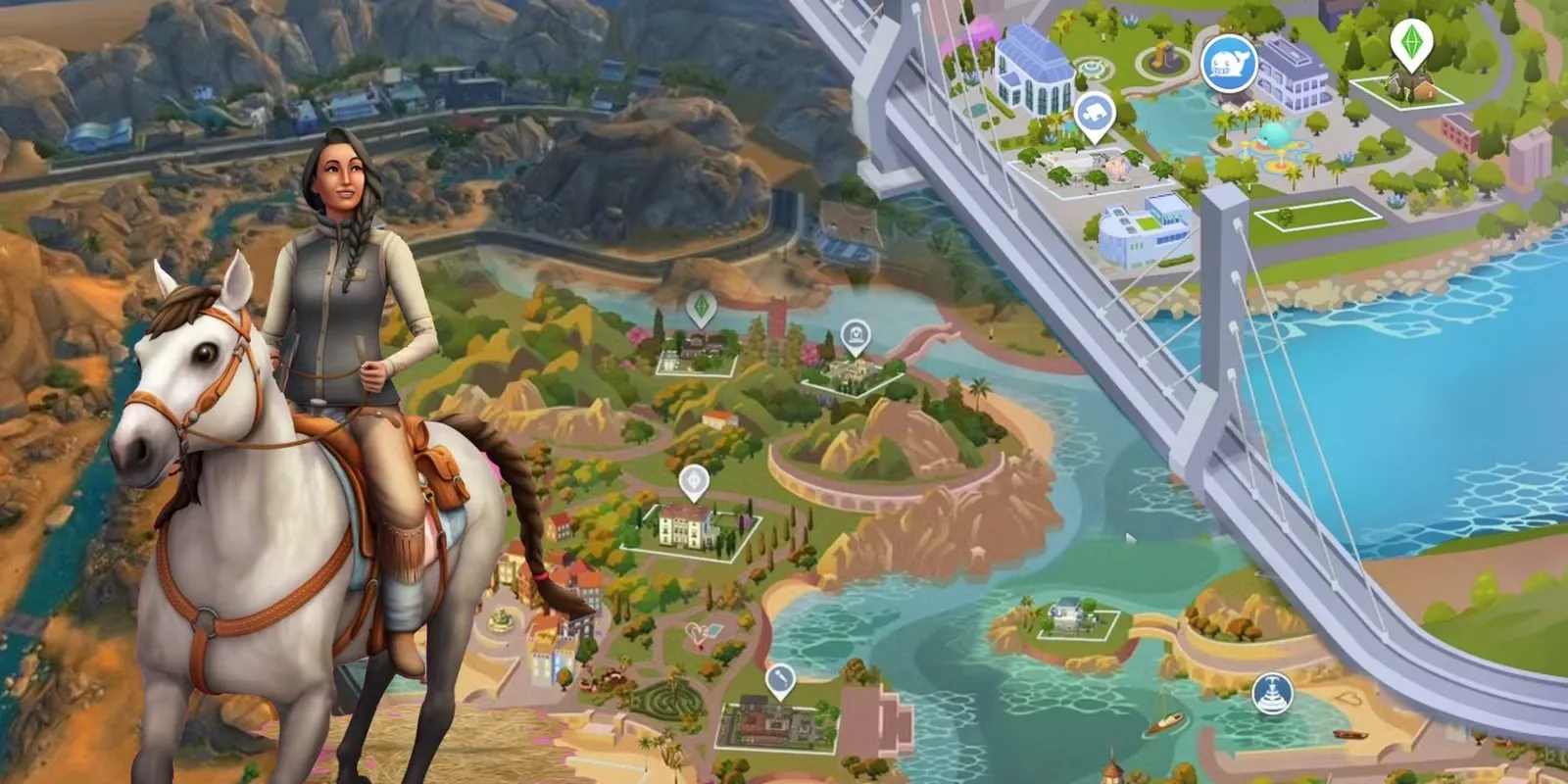Select the fountain neighborhood marker

click(1273, 693)
